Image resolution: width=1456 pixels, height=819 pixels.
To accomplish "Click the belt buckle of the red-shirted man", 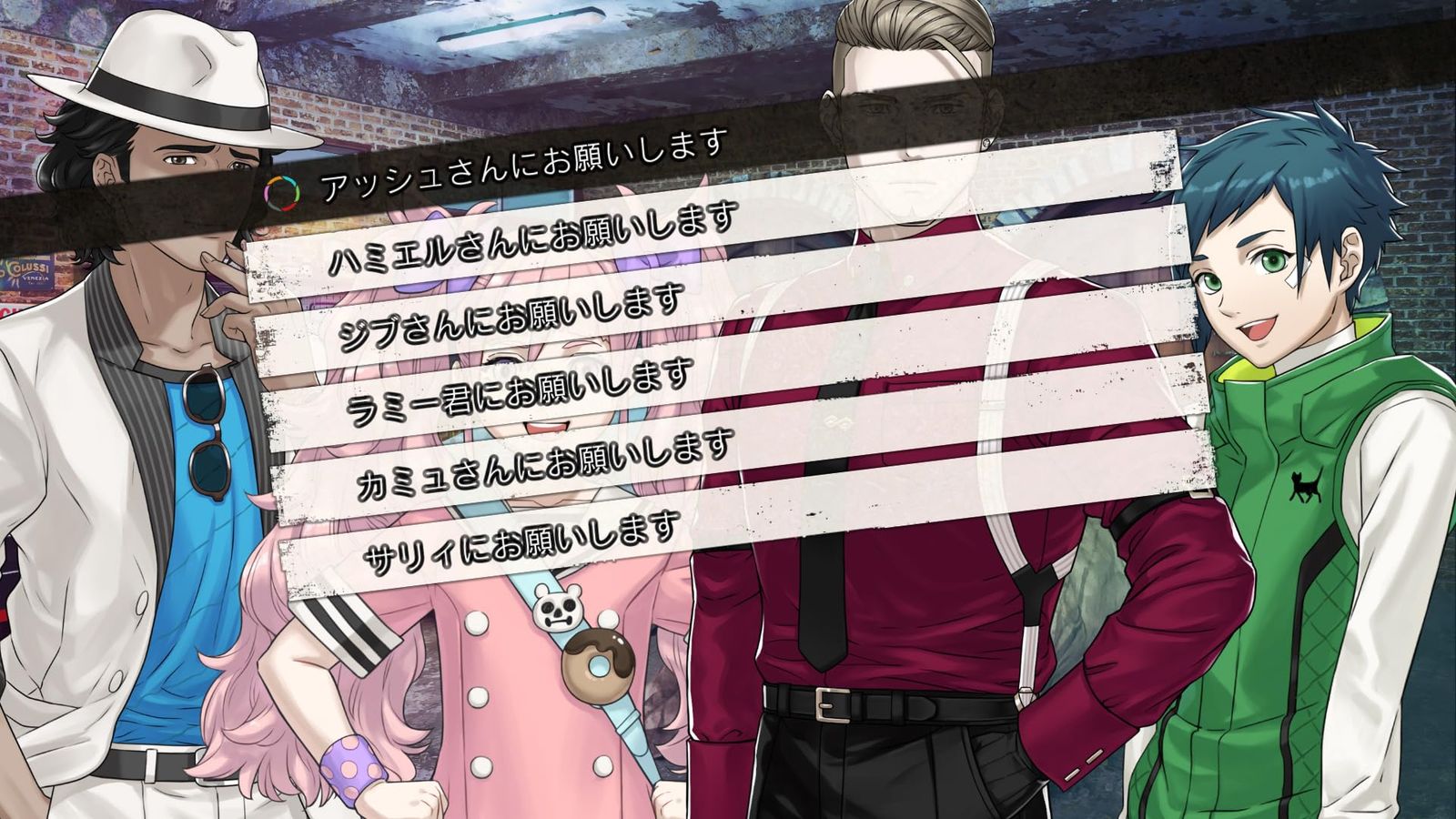I will pyautogui.click(x=834, y=705).
